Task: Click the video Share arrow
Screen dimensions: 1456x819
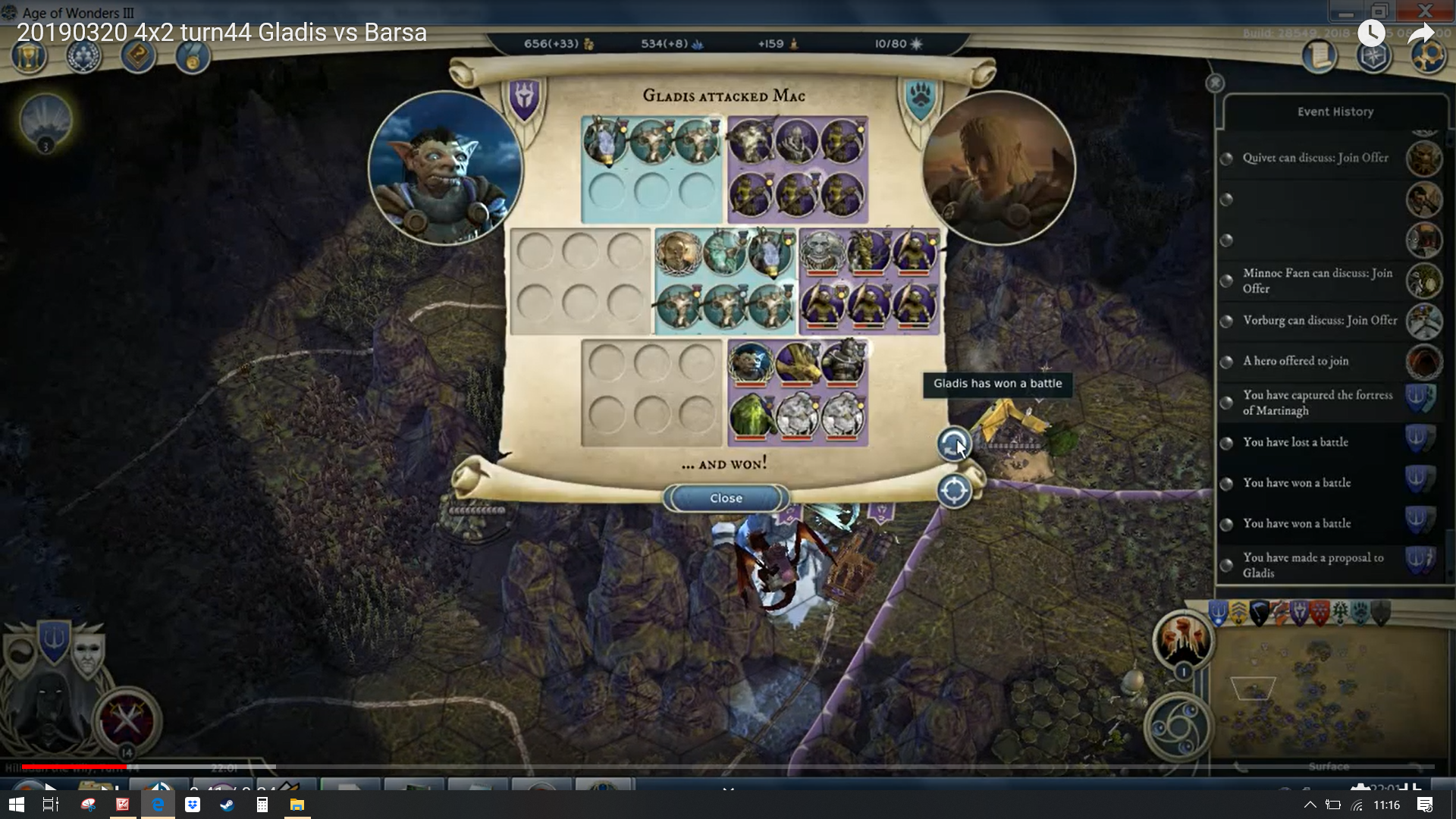Action: click(1420, 33)
